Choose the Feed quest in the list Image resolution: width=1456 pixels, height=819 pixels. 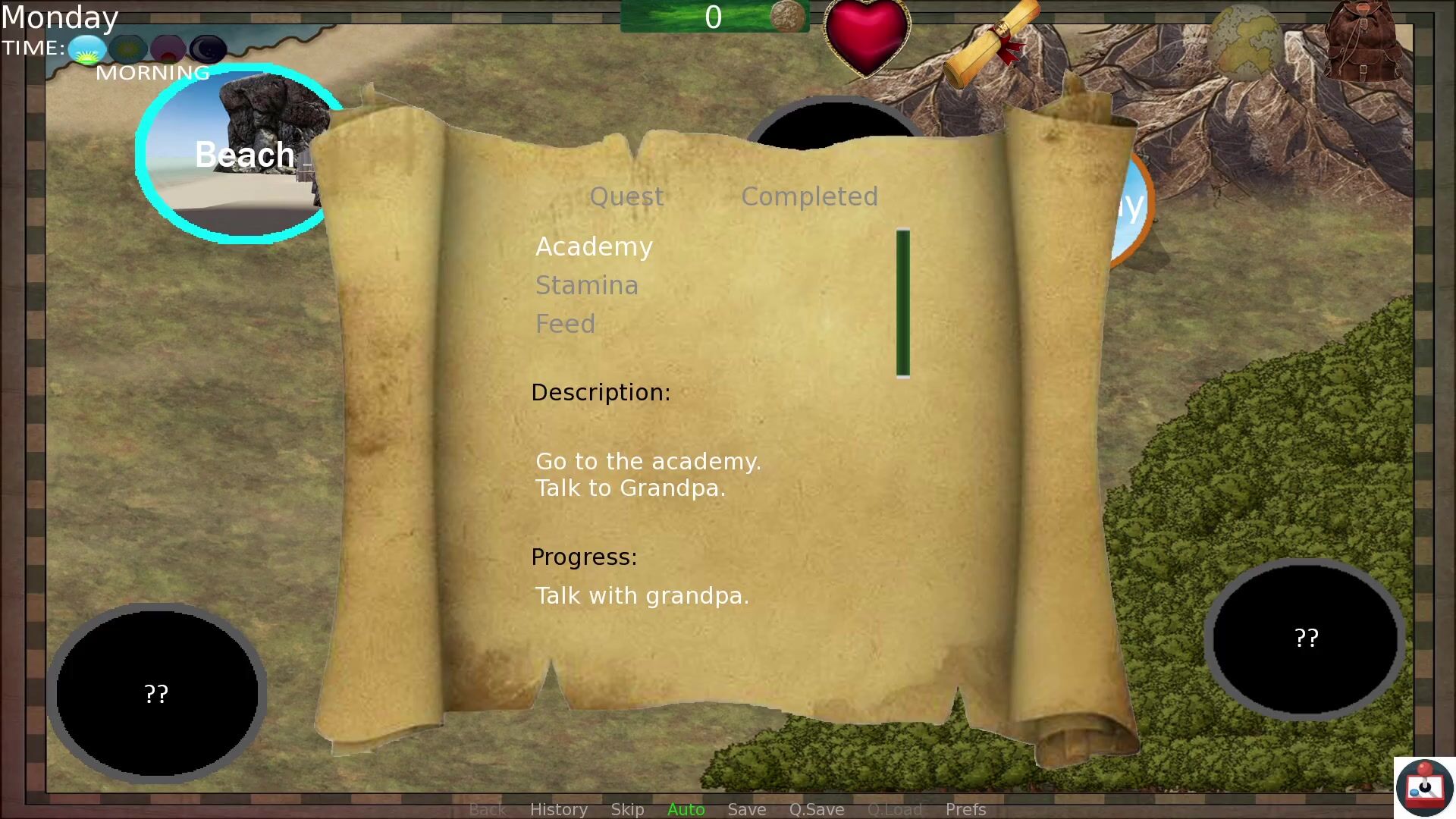tap(565, 324)
